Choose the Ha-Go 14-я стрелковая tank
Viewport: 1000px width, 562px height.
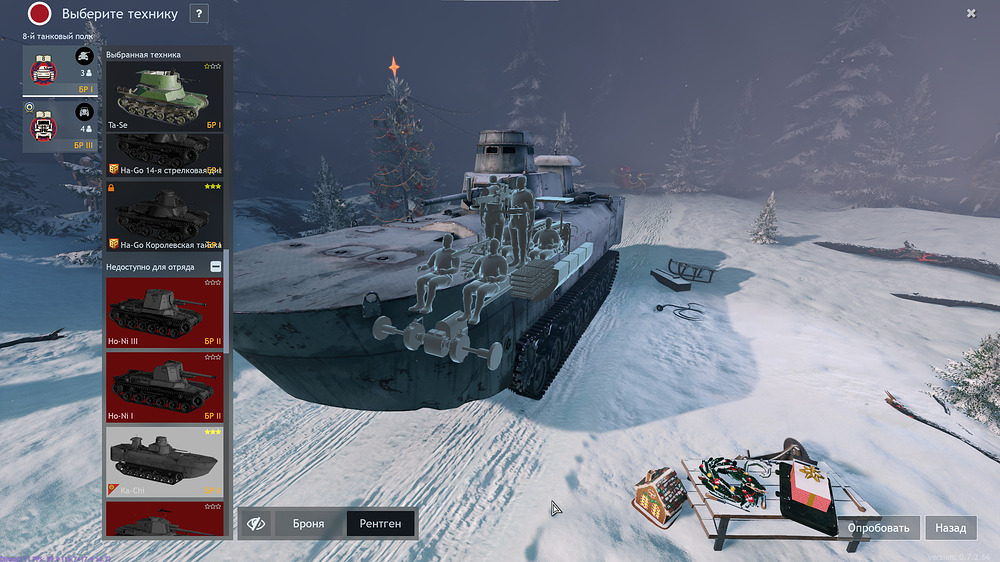pos(165,154)
